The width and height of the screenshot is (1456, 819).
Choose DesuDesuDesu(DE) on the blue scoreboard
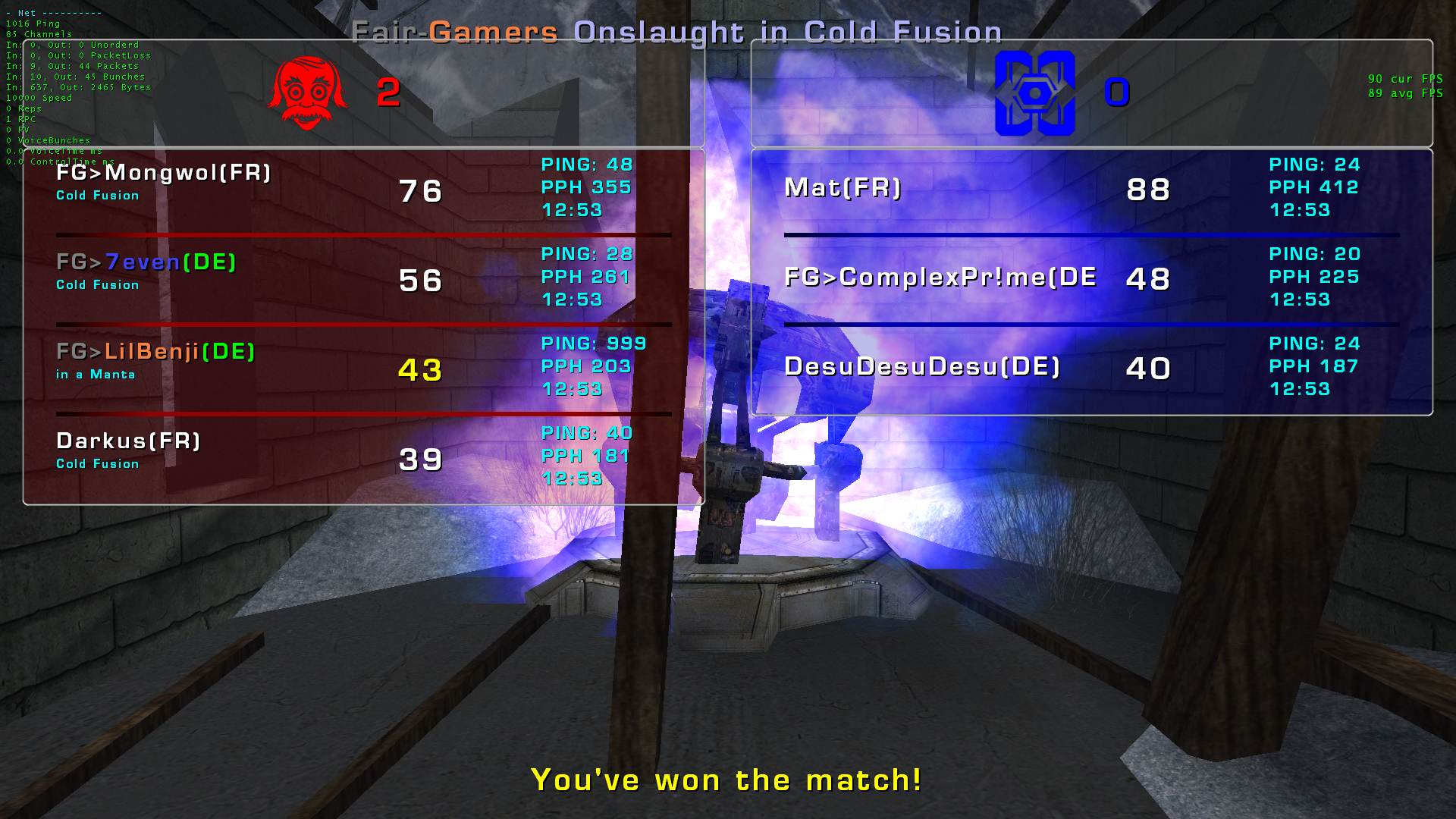pyautogui.click(x=922, y=367)
